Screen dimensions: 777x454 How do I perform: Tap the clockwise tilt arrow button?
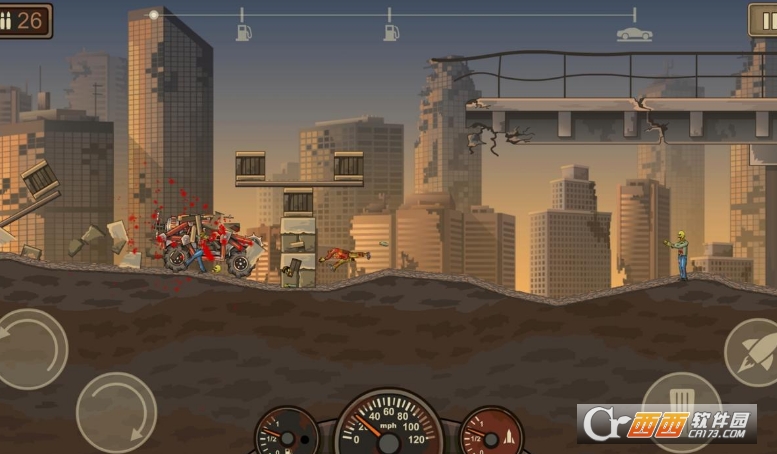coord(116,411)
